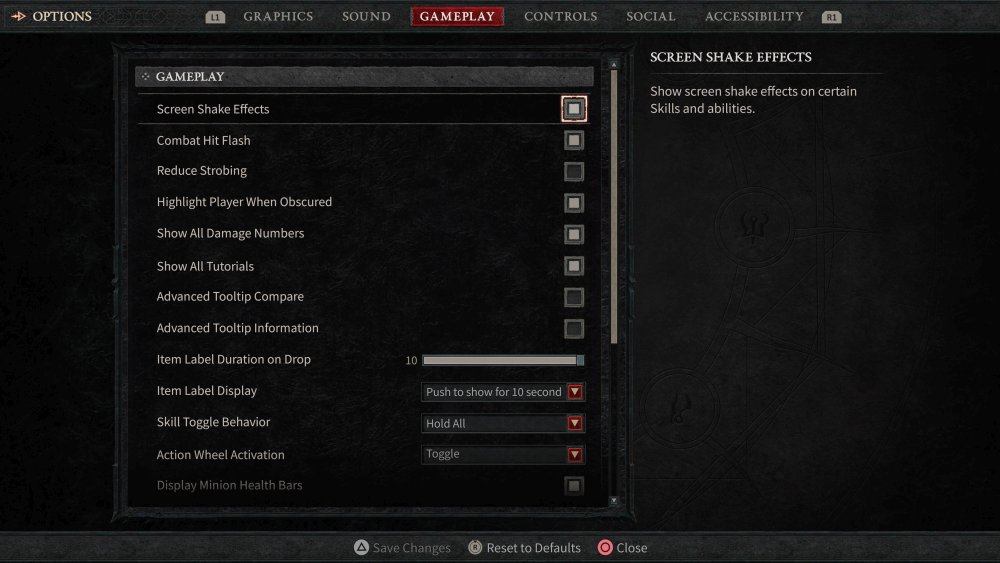This screenshot has height=563, width=1000.
Task: Open the Item Label Display dropdown
Action: click(x=503, y=392)
